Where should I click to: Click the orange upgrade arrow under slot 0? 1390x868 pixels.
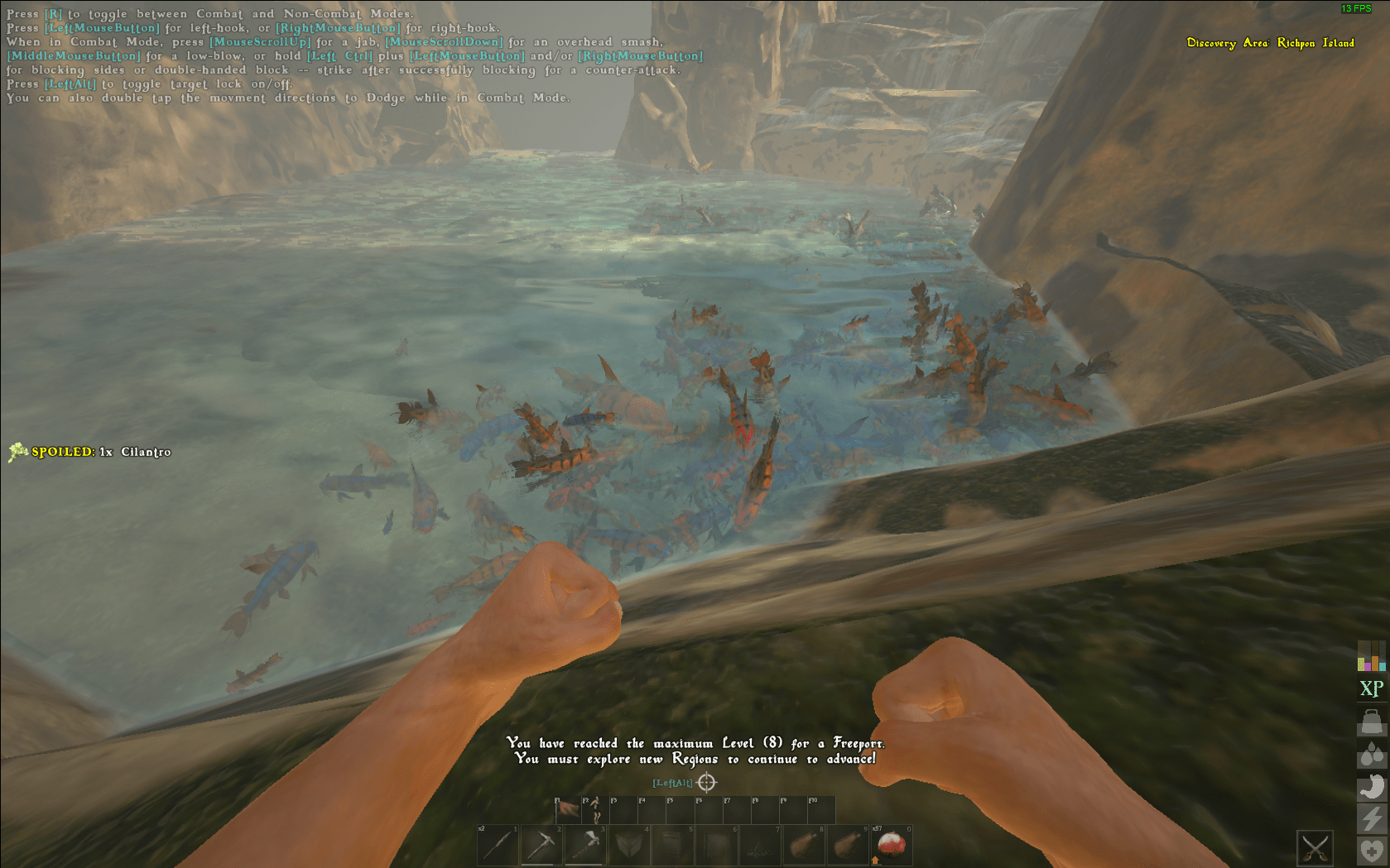click(x=876, y=861)
